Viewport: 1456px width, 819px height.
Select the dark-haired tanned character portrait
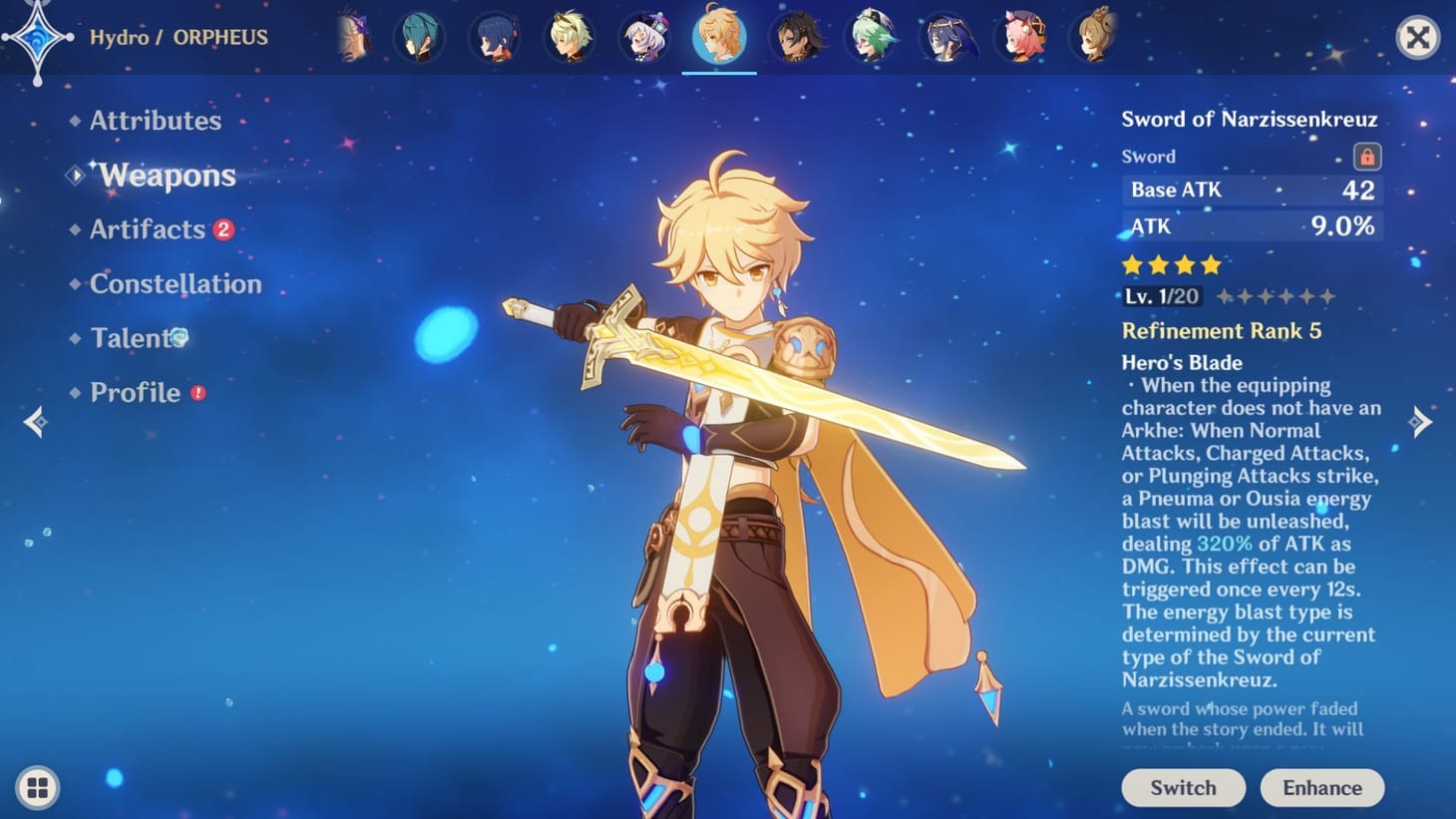click(x=795, y=38)
